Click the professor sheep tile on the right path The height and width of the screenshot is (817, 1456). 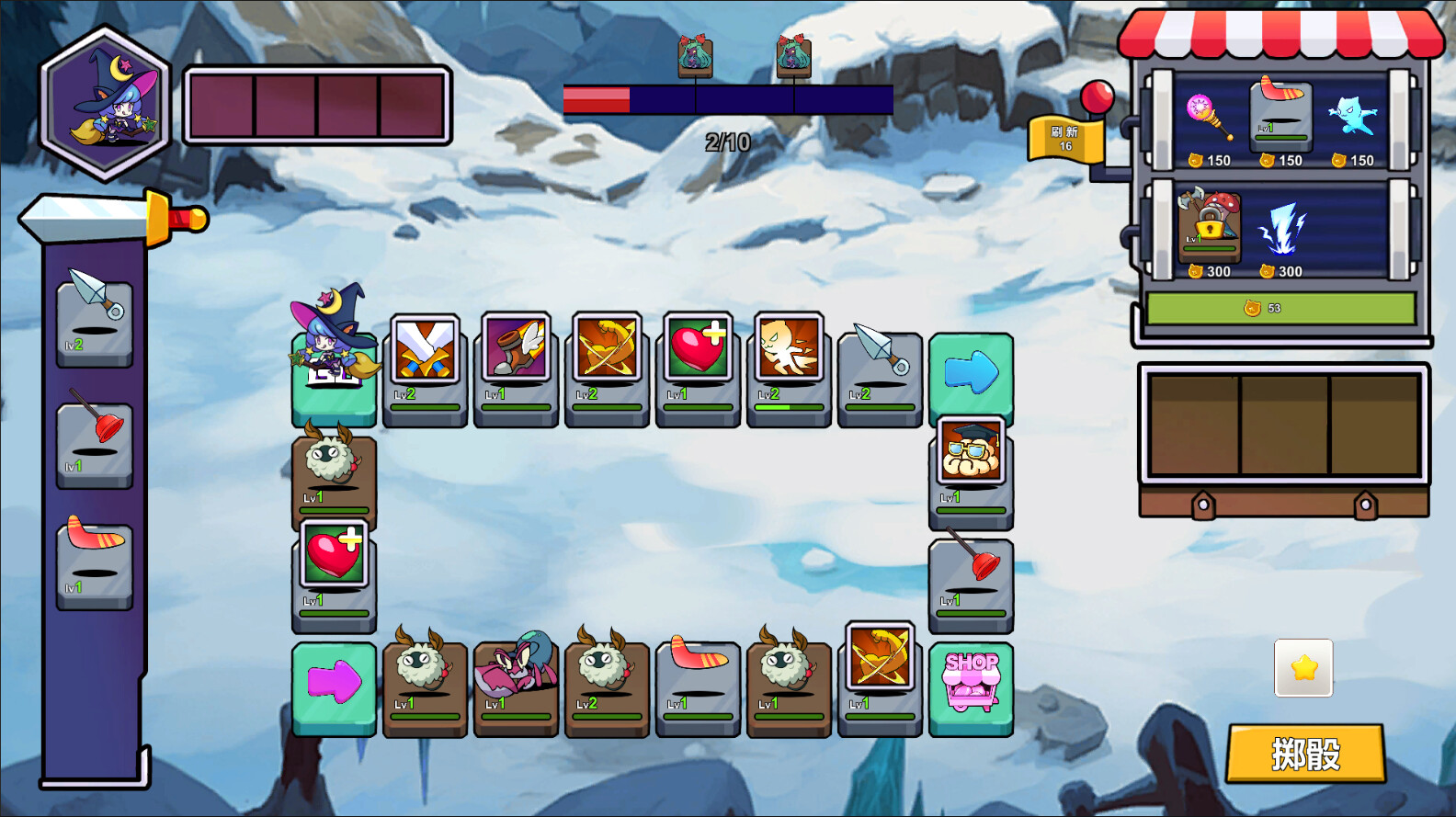(x=972, y=464)
